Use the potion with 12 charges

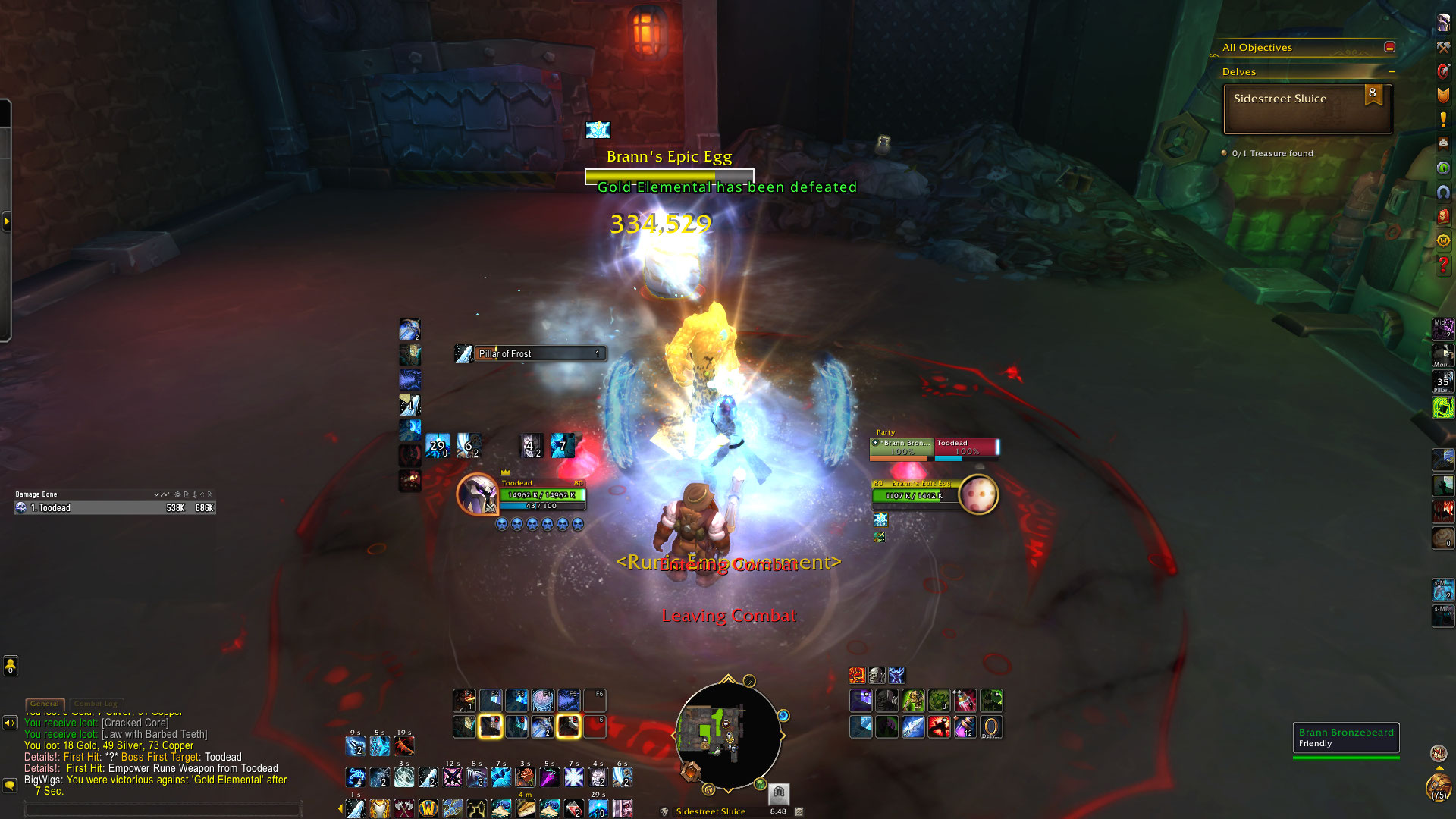[965, 727]
